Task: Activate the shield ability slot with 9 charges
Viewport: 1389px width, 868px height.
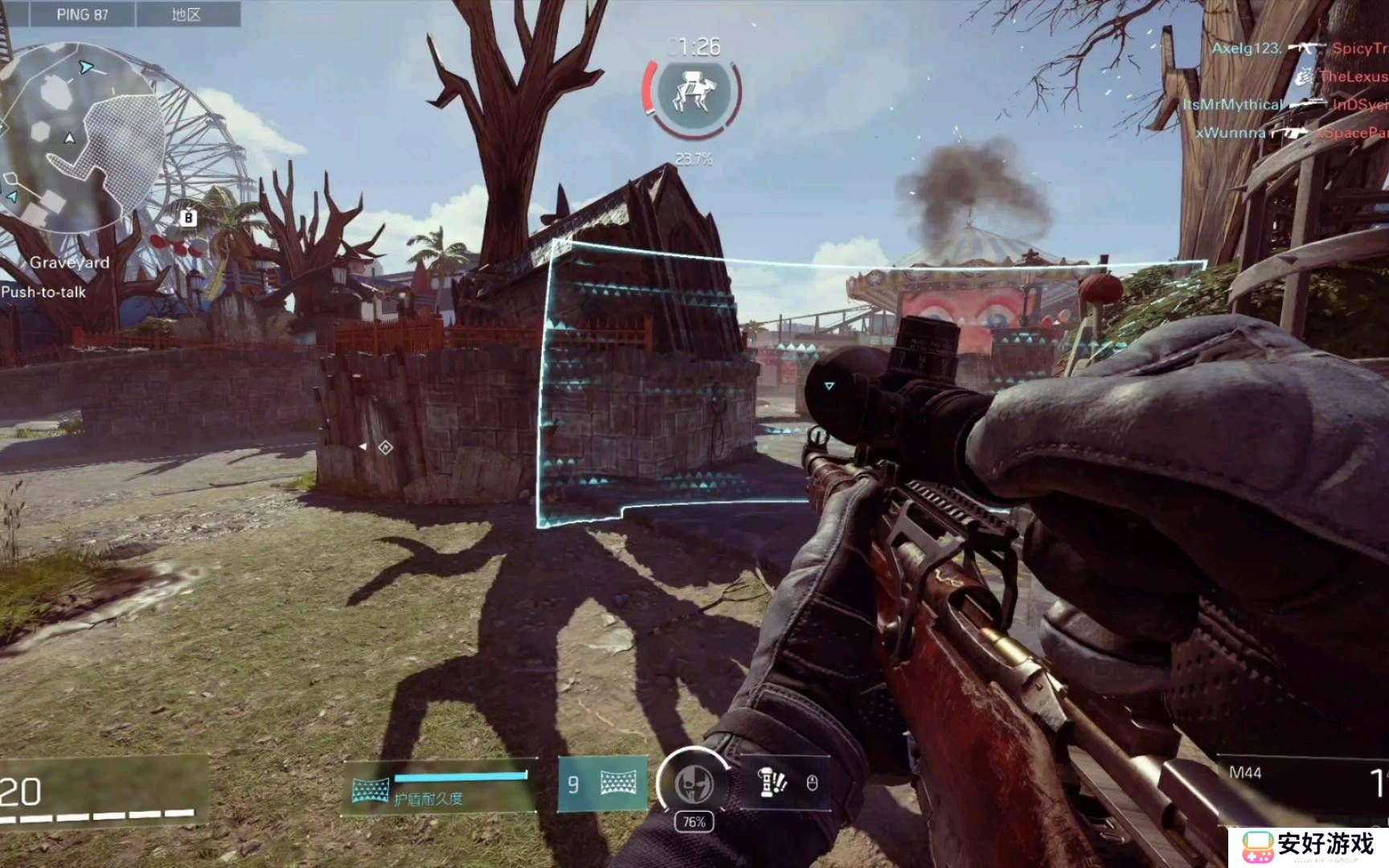Action: pyautogui.click(x=602, y=783)
